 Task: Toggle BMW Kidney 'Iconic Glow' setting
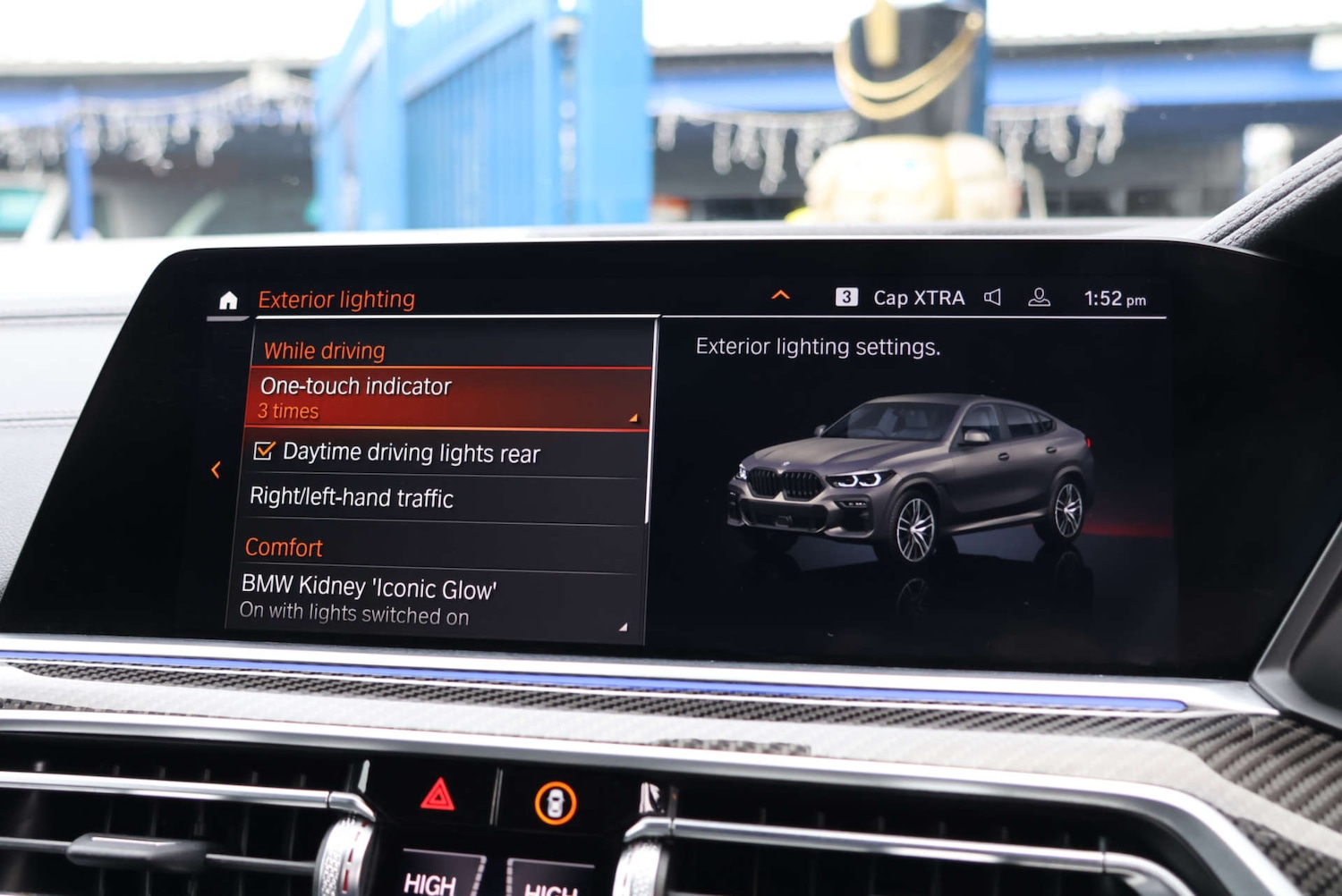[369, 588]
